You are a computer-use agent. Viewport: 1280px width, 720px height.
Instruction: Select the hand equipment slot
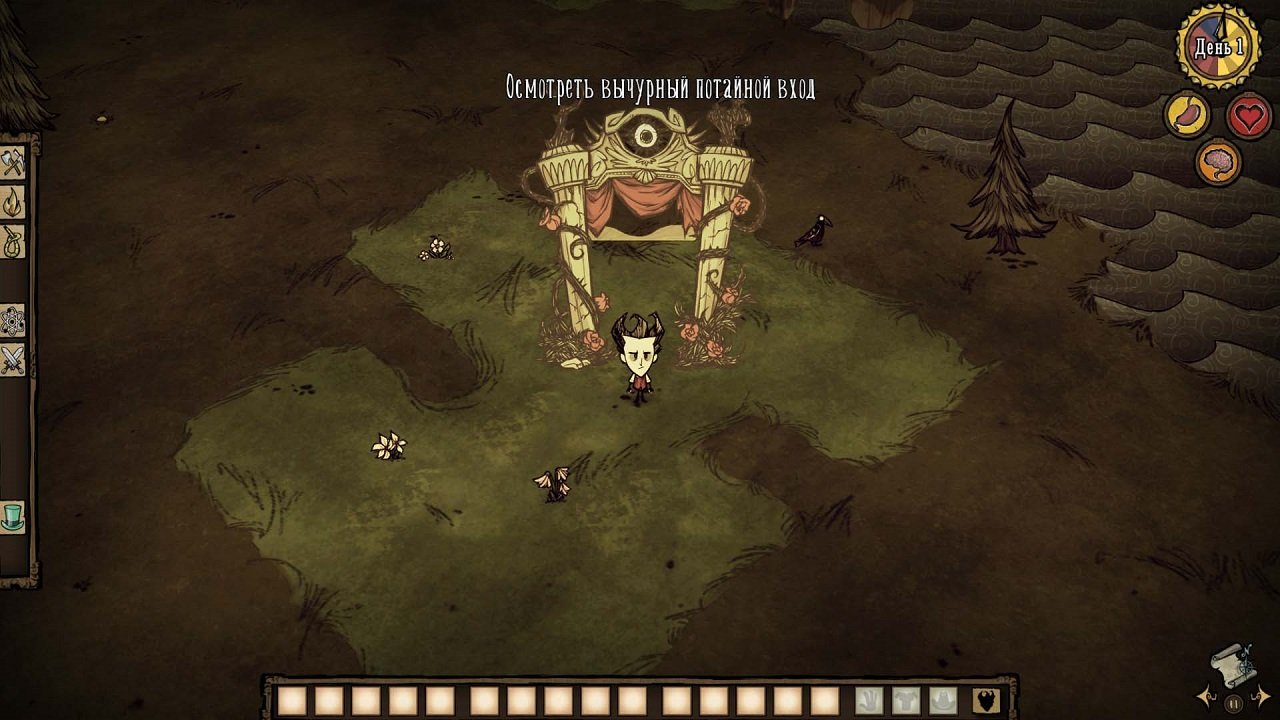pos(870,699)
